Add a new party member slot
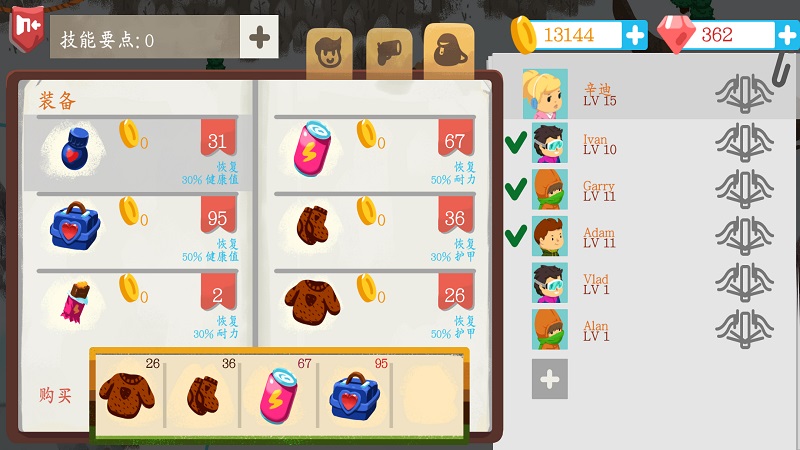800x450 pixels. click(549, 379)
